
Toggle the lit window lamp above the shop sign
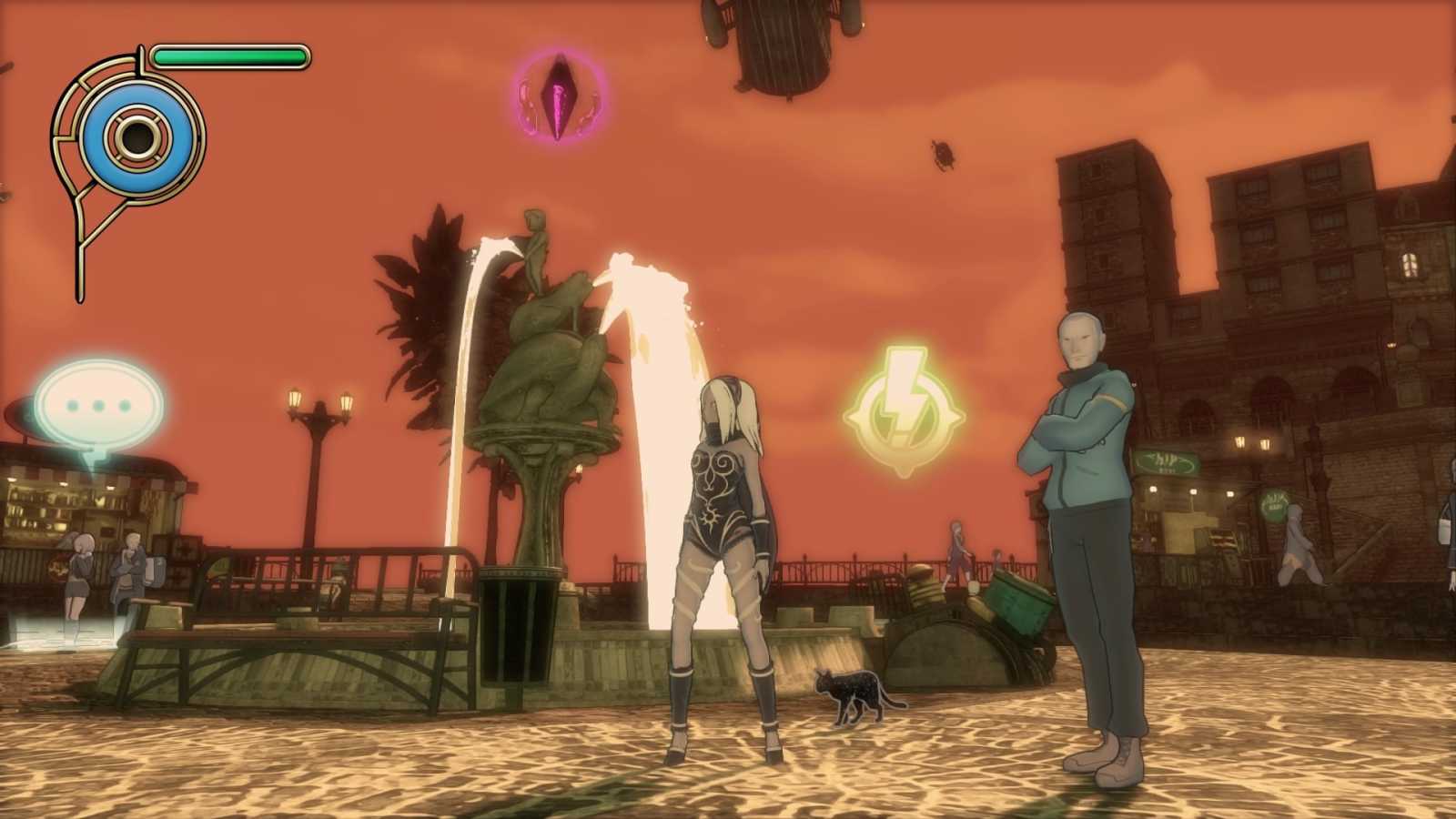(x=1239, y=443)
